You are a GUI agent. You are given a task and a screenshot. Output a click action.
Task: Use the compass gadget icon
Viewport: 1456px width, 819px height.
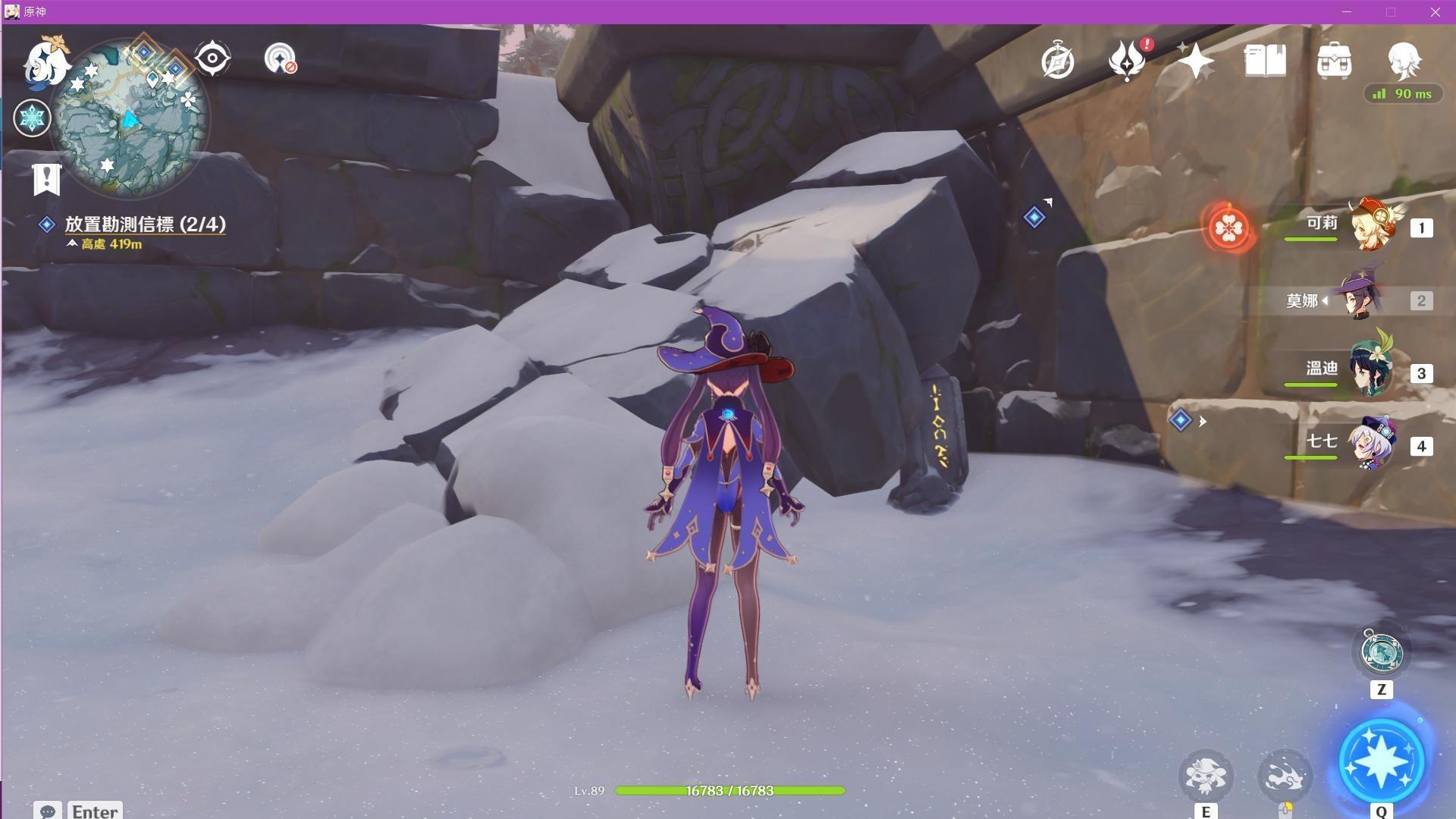pyautogui.click(x=1380, y=652)
